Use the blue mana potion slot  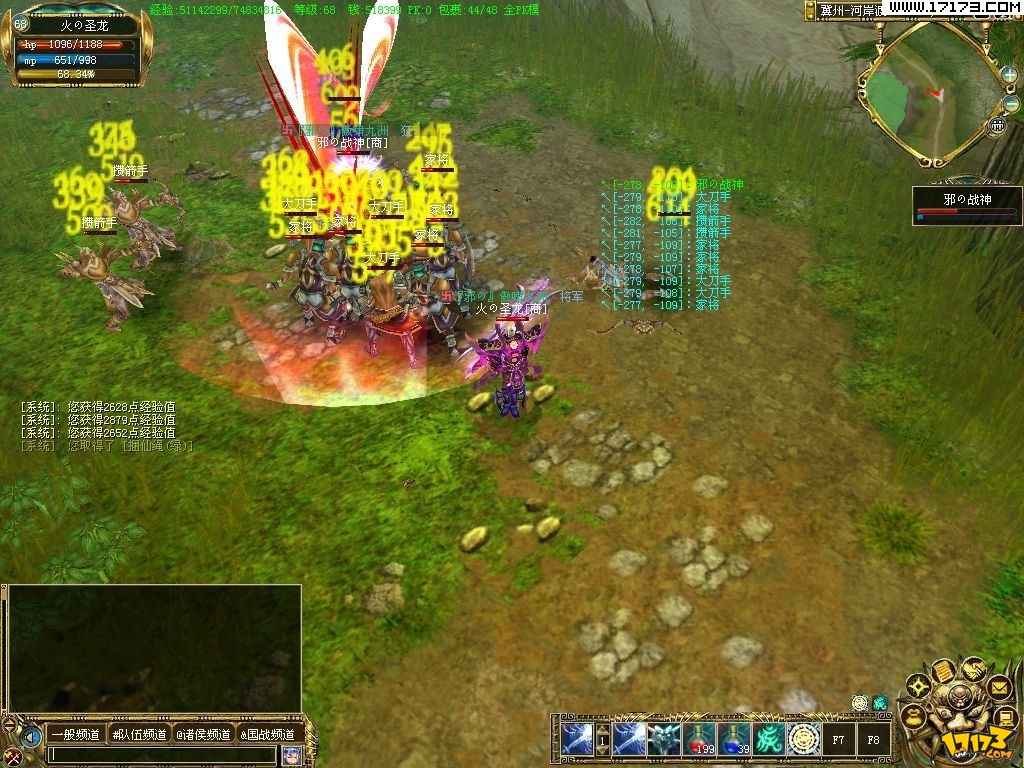[735, 739]
